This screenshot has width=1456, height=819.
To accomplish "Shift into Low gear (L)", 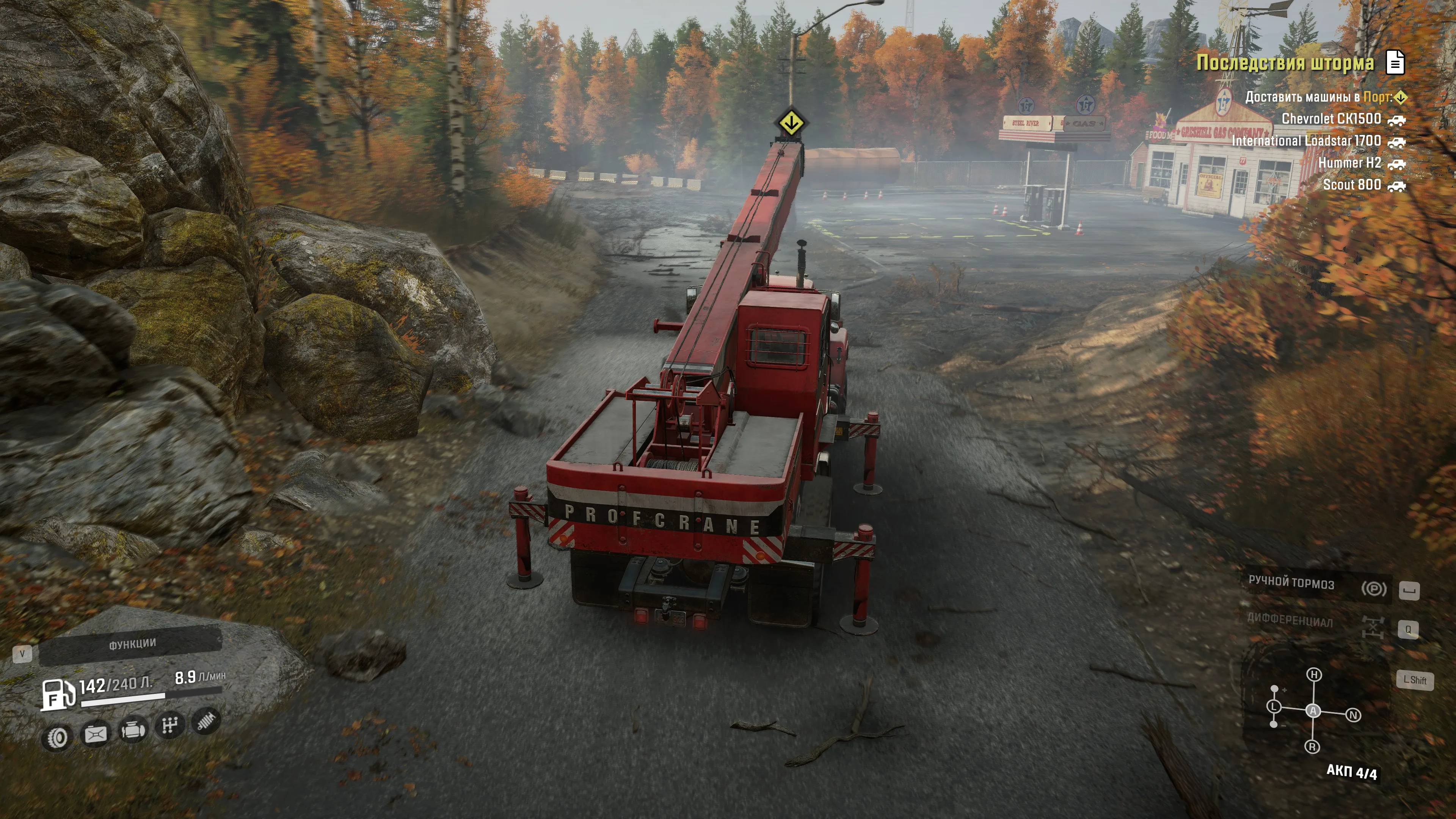I will (1274, 706).
